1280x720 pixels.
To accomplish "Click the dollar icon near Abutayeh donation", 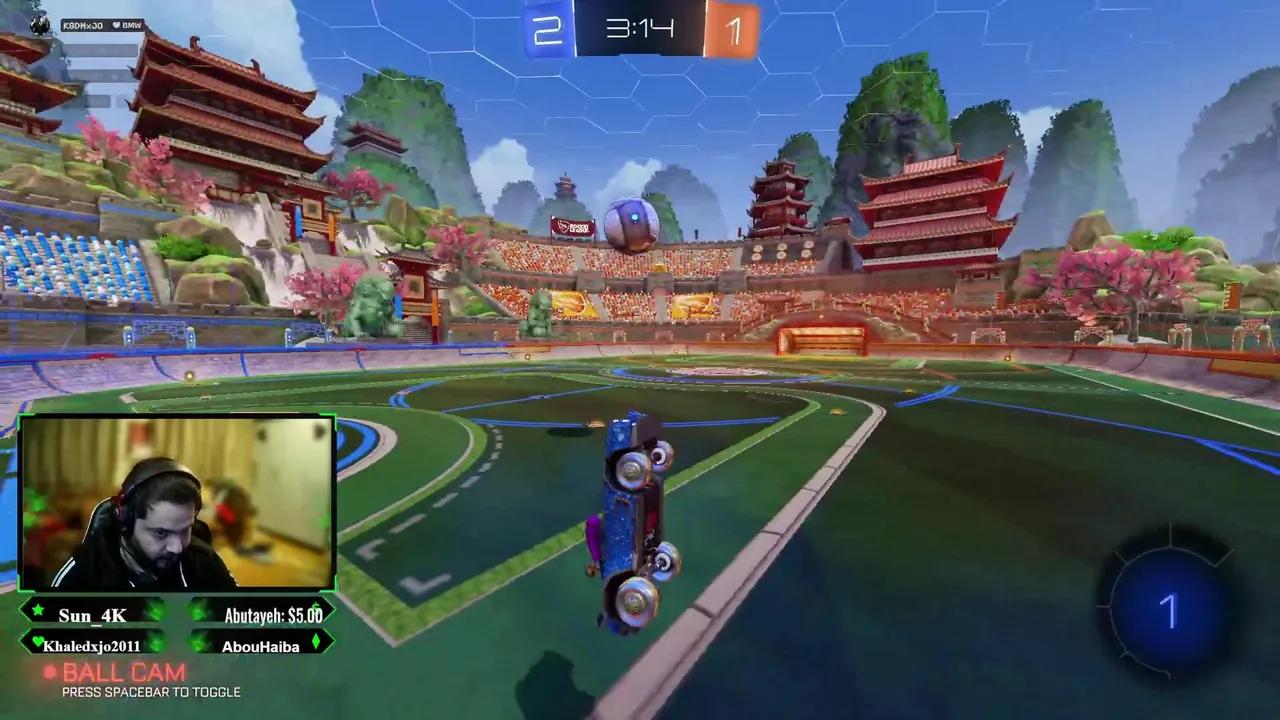I will point(316,607).
